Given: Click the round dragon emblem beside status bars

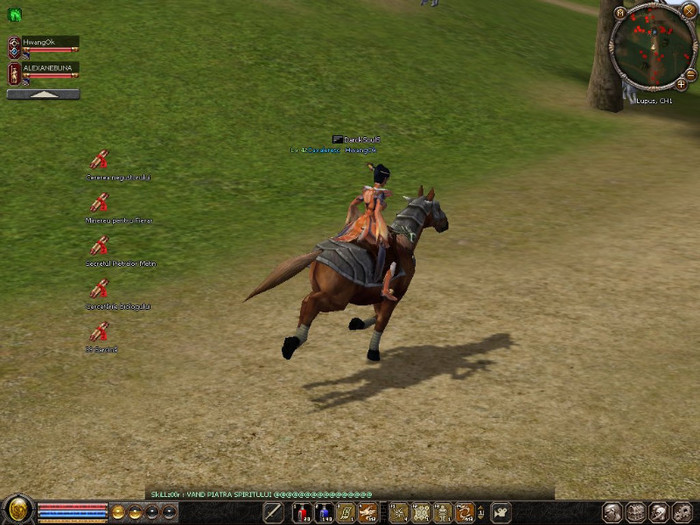Looking at the screenshot, I should (x=17, y=511).
